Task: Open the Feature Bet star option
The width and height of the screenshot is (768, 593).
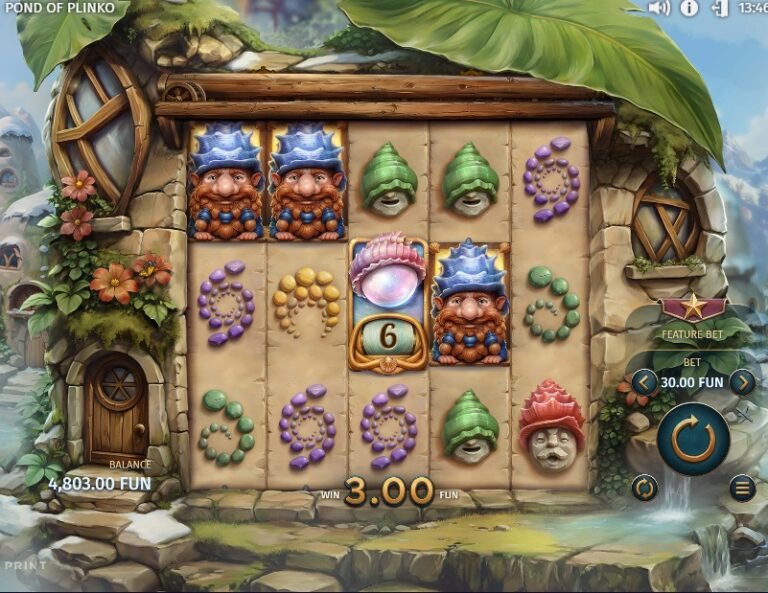Action: 692,309
